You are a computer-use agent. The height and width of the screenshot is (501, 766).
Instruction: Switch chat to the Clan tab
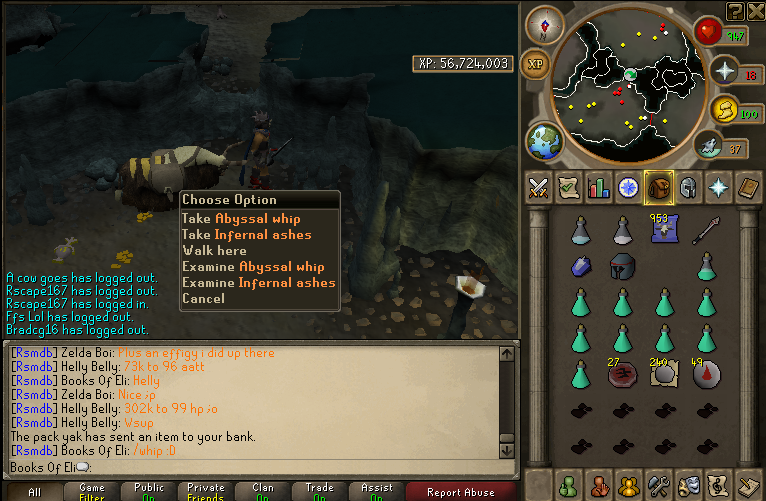coord(264,491)
